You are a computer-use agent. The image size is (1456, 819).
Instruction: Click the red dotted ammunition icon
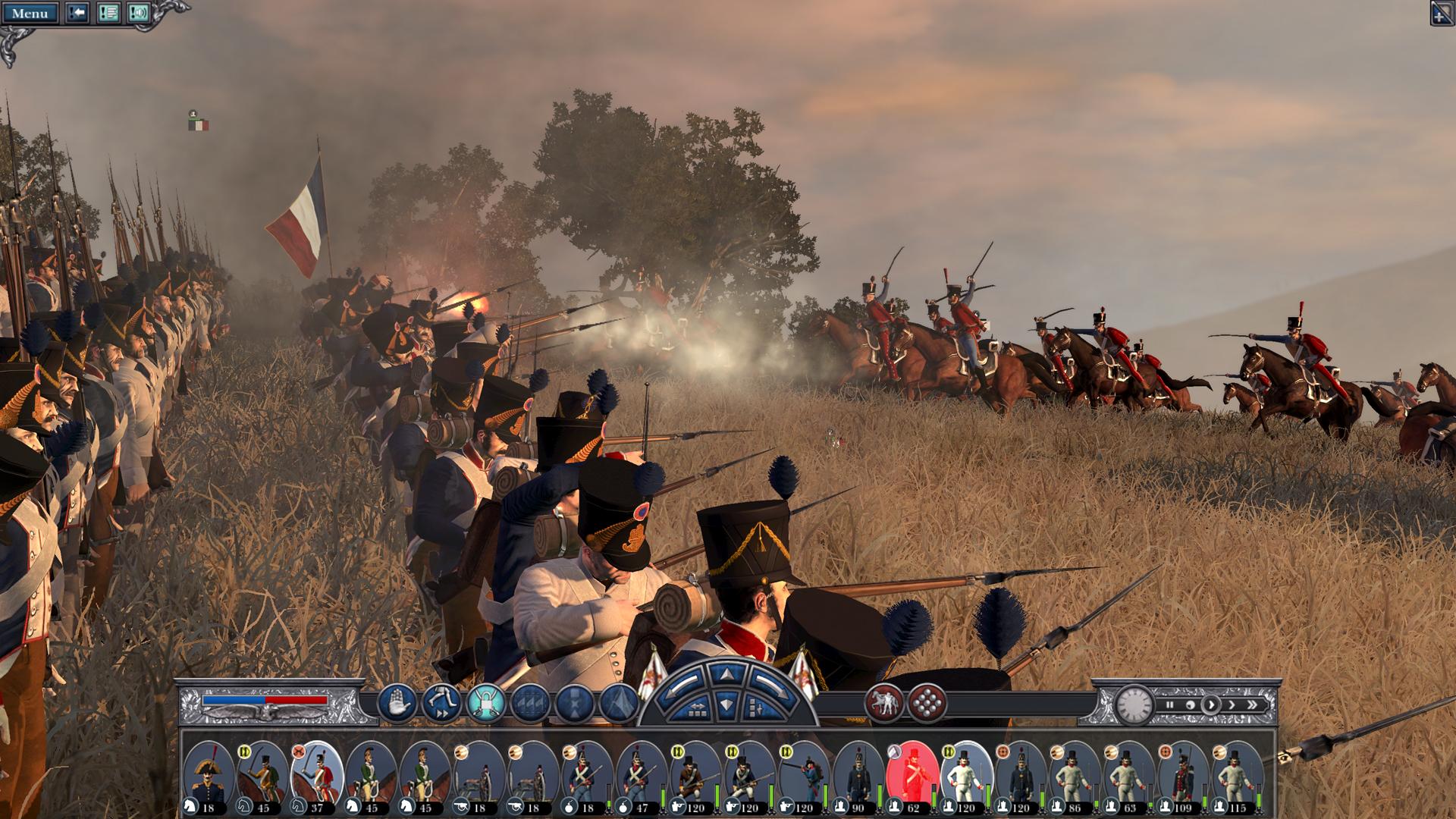pos(927,701)
